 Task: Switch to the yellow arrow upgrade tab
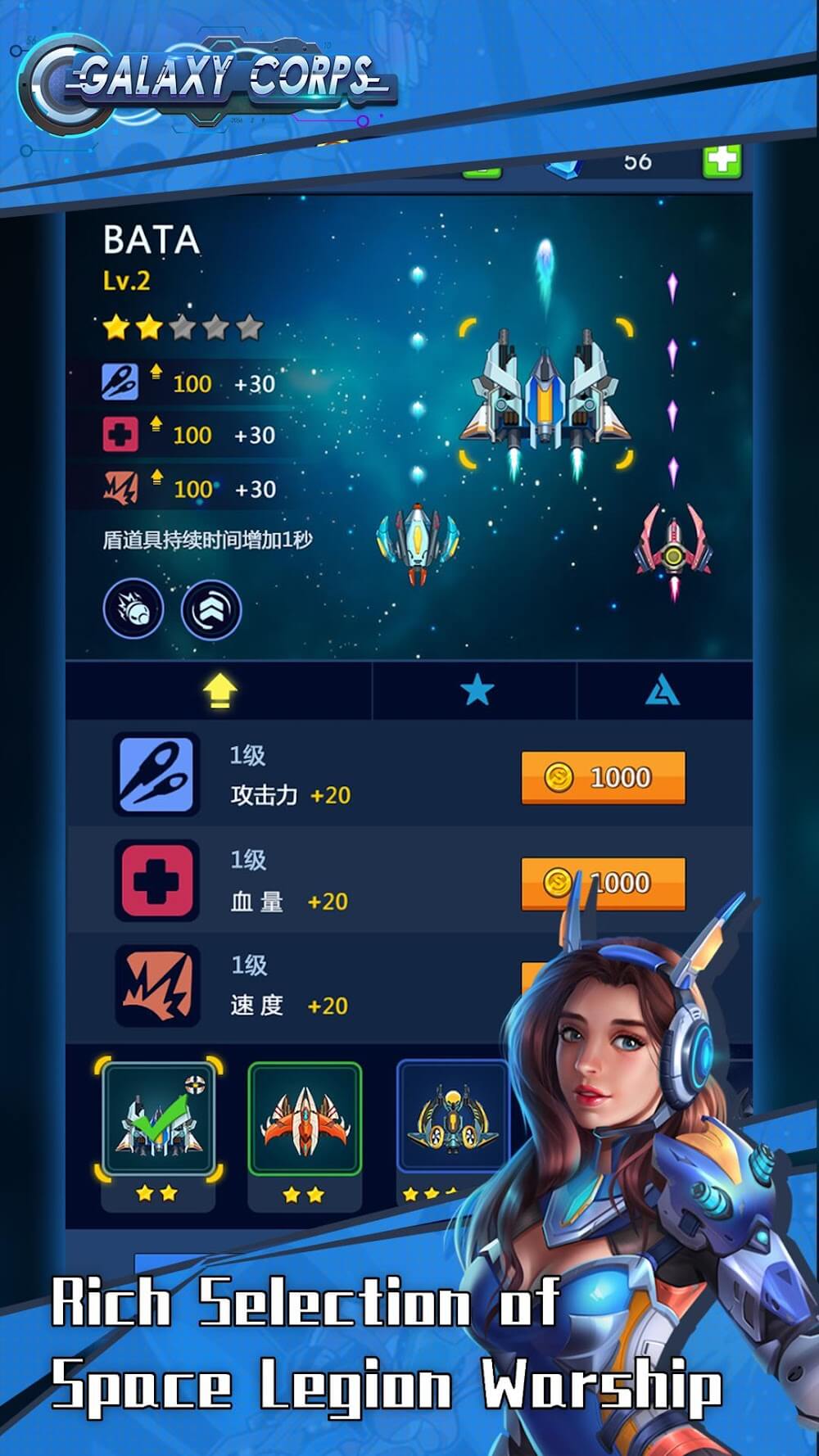click(219, 692)
